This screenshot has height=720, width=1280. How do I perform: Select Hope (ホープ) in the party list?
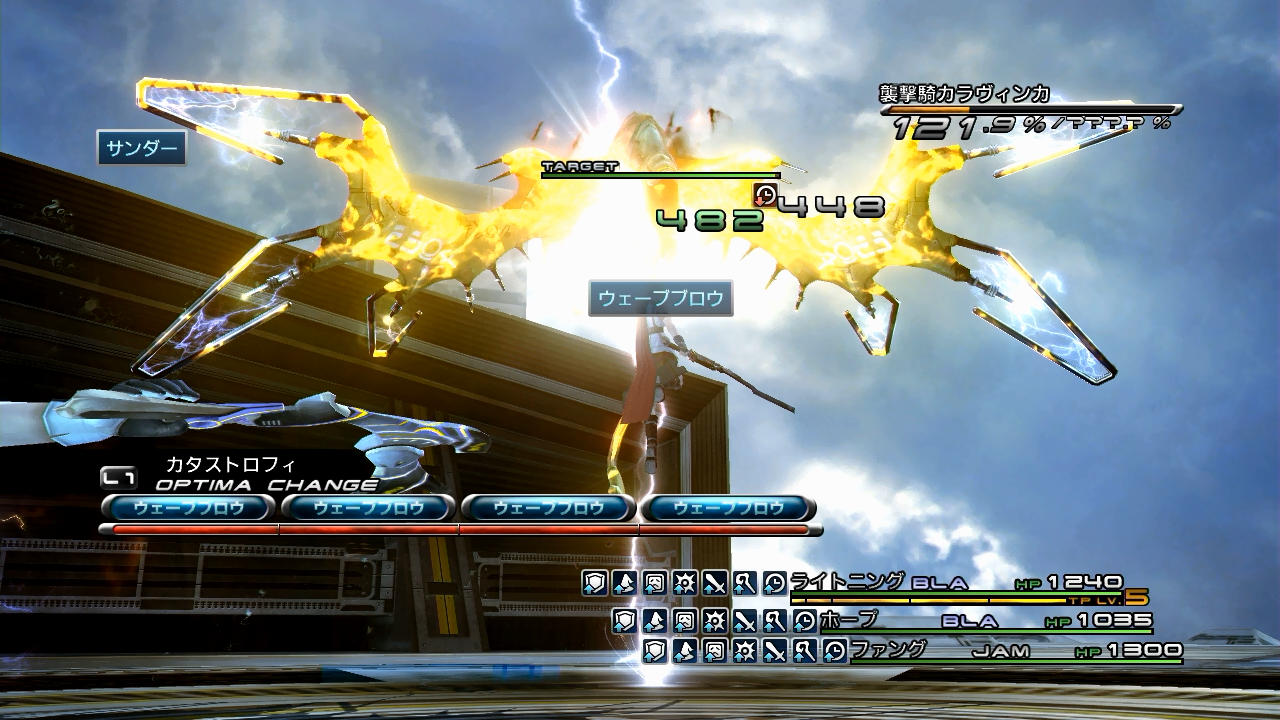point(848,620)
